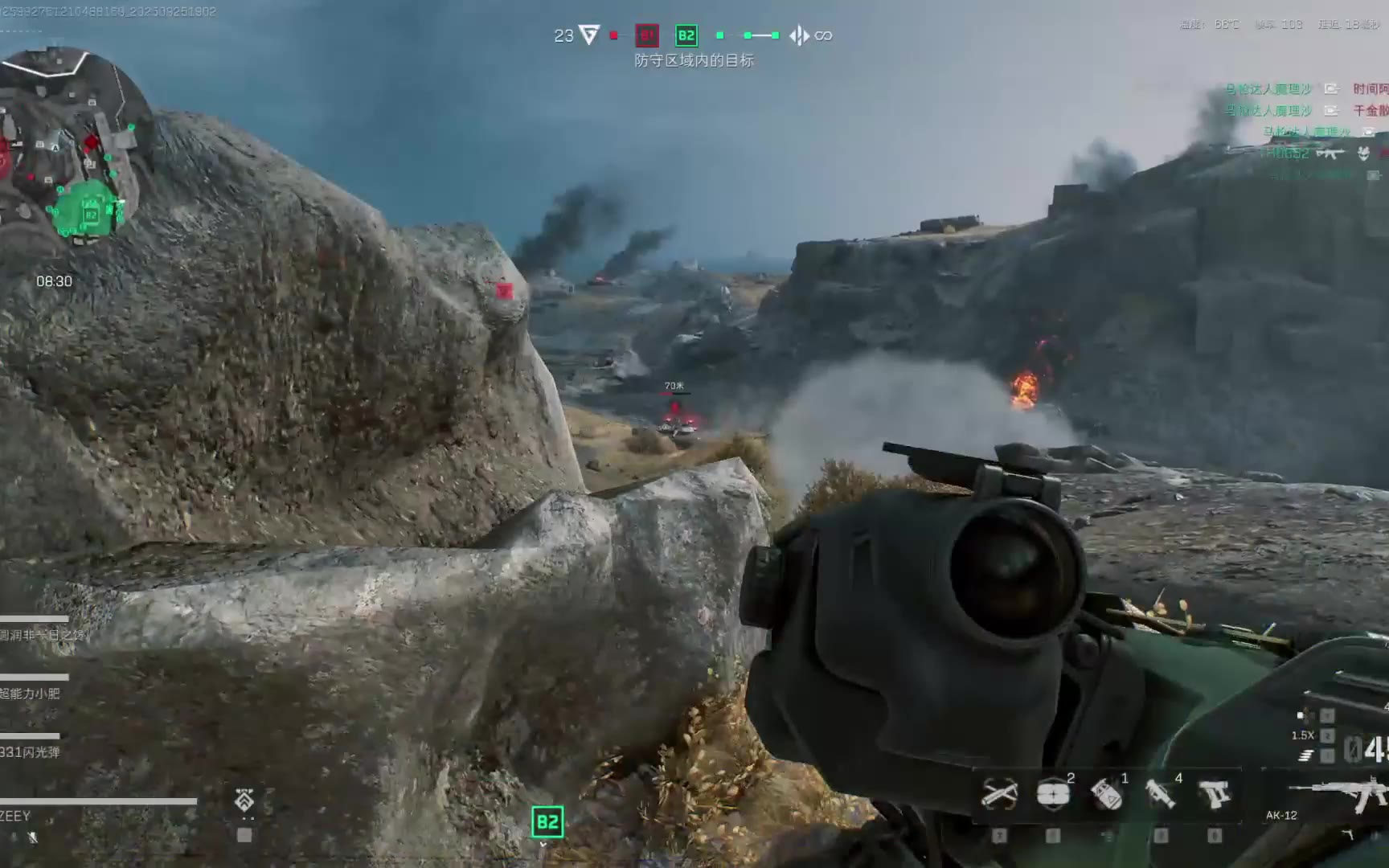Select the grenade slot with count 1
The image size is (1389, 868).
point(1107,794)
